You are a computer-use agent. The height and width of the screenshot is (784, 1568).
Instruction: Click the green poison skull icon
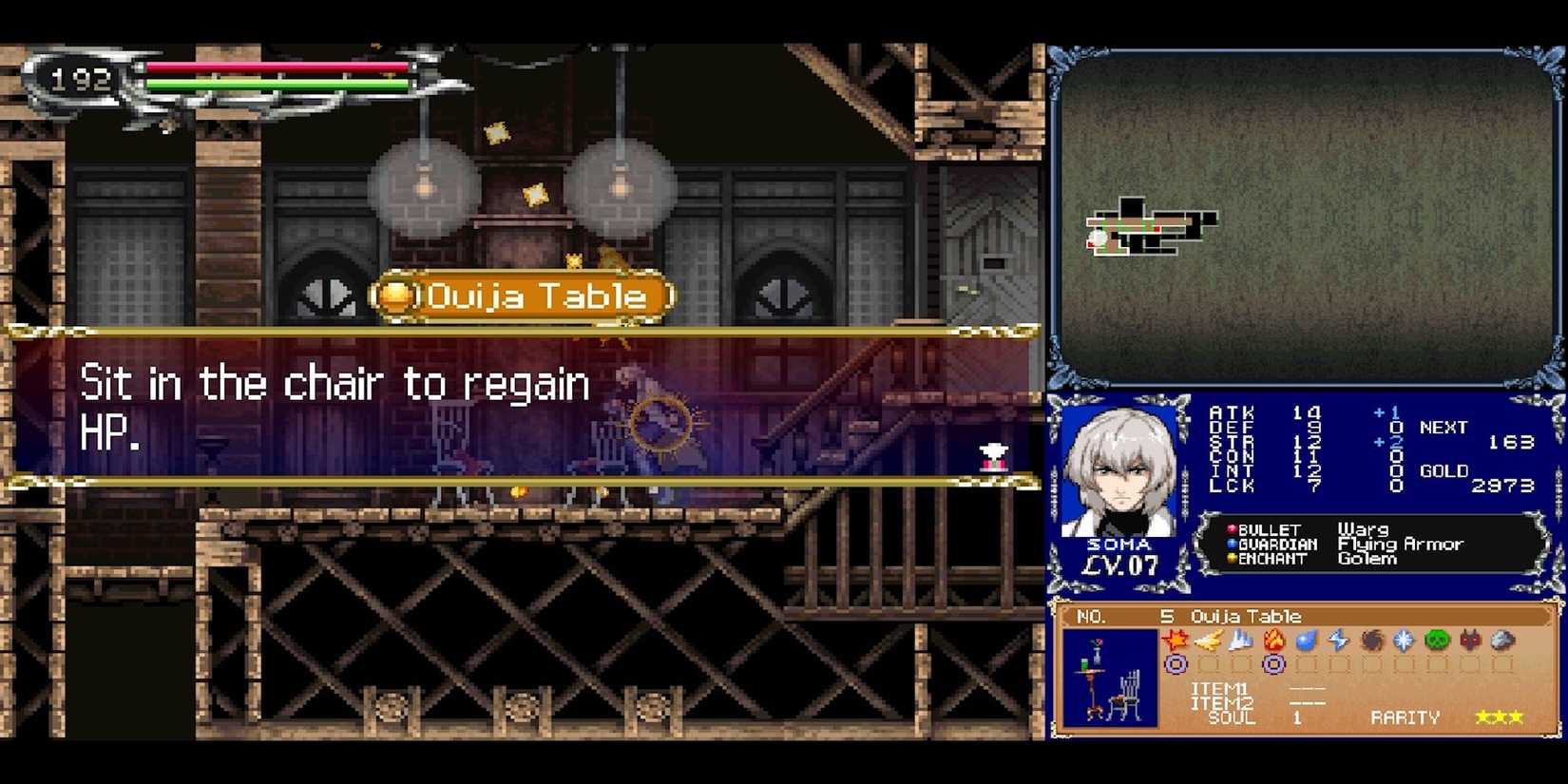(1437, 641)
